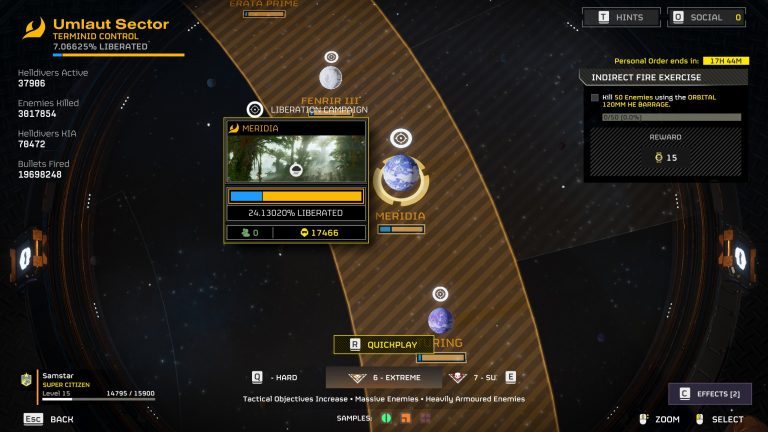Select the 6 - Extreme difficulty
Screen dimensions: 768x432
pyautogui.click(x=385, y=377)
